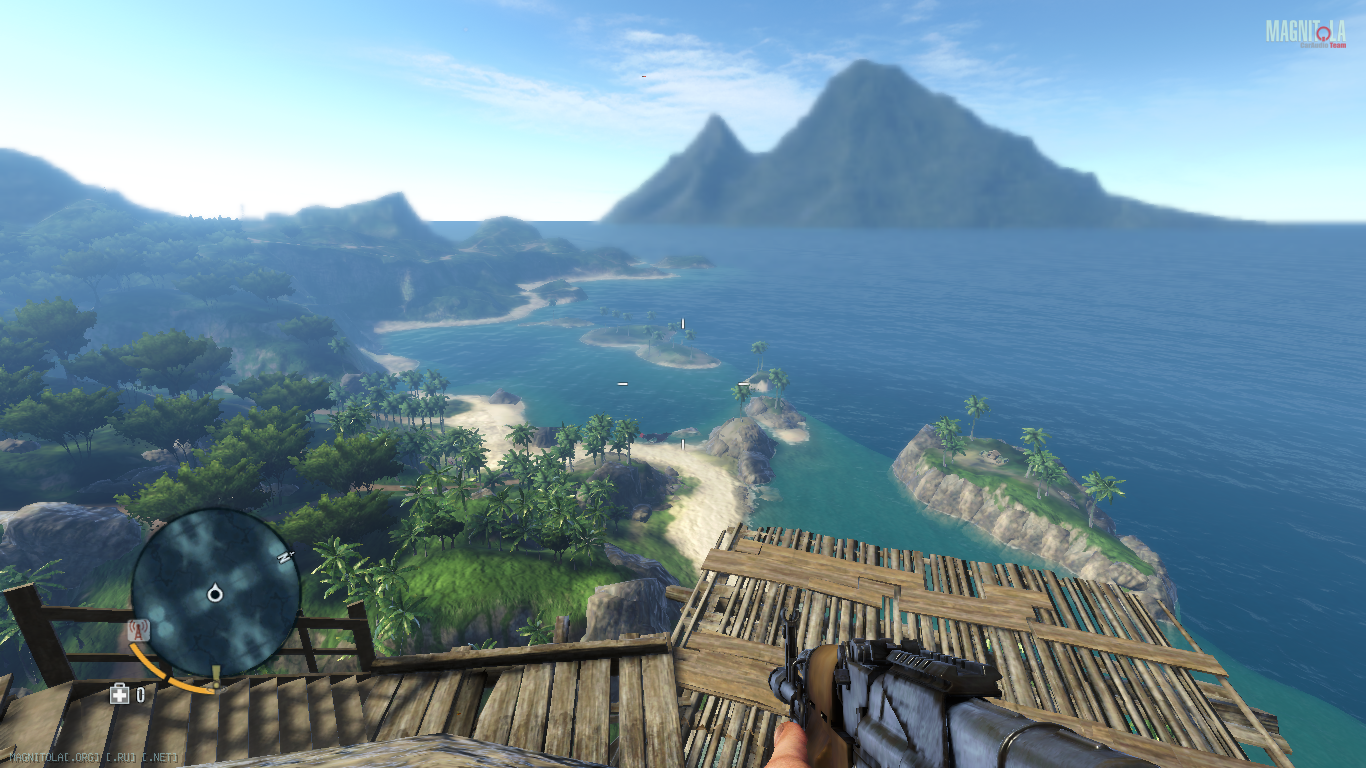The width and height of the screenshot is (1366, 768).
Task: Click the red radio tower marker
Action: [139, 631]
